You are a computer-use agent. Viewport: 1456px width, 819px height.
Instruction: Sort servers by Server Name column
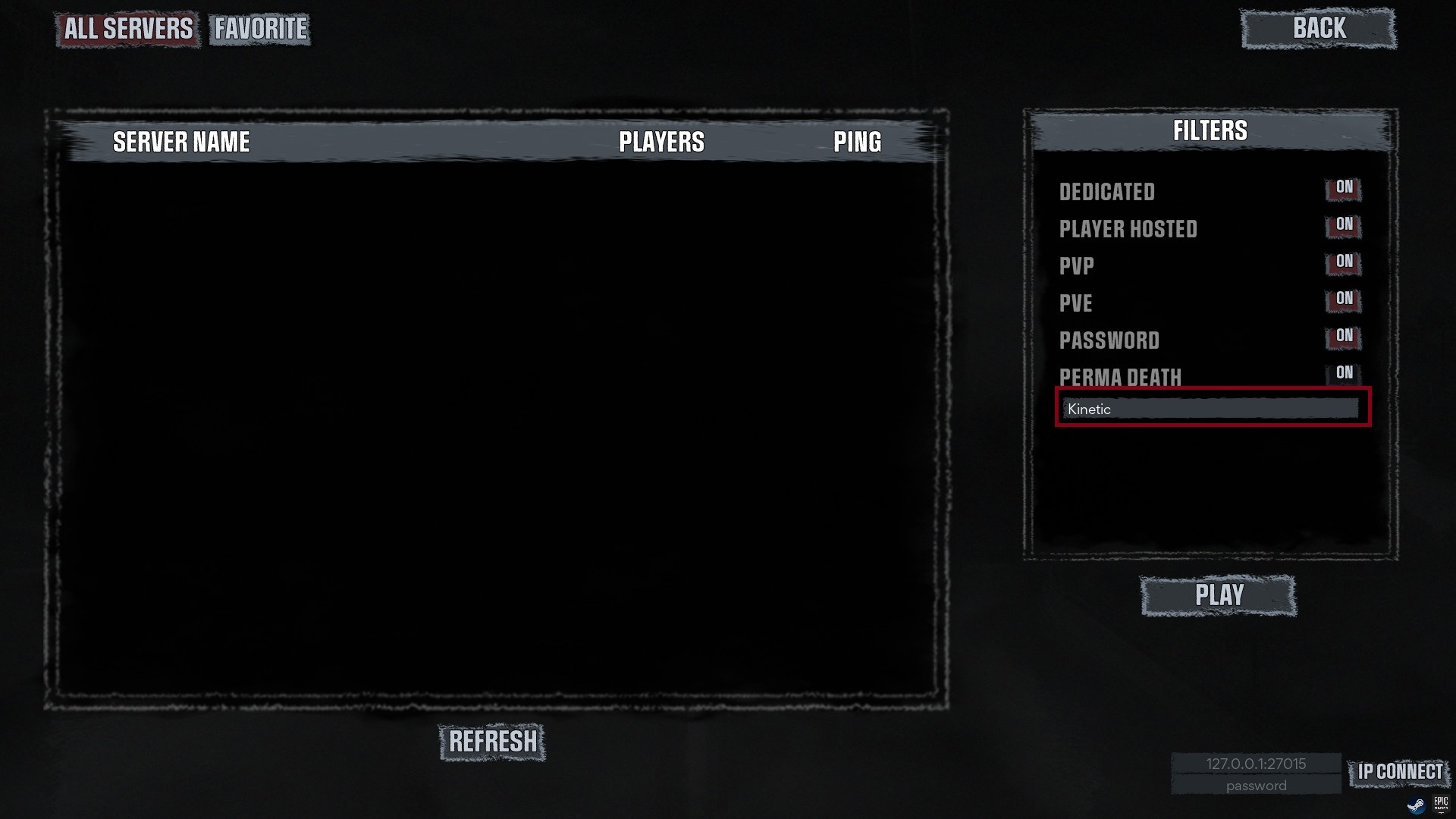181,142
